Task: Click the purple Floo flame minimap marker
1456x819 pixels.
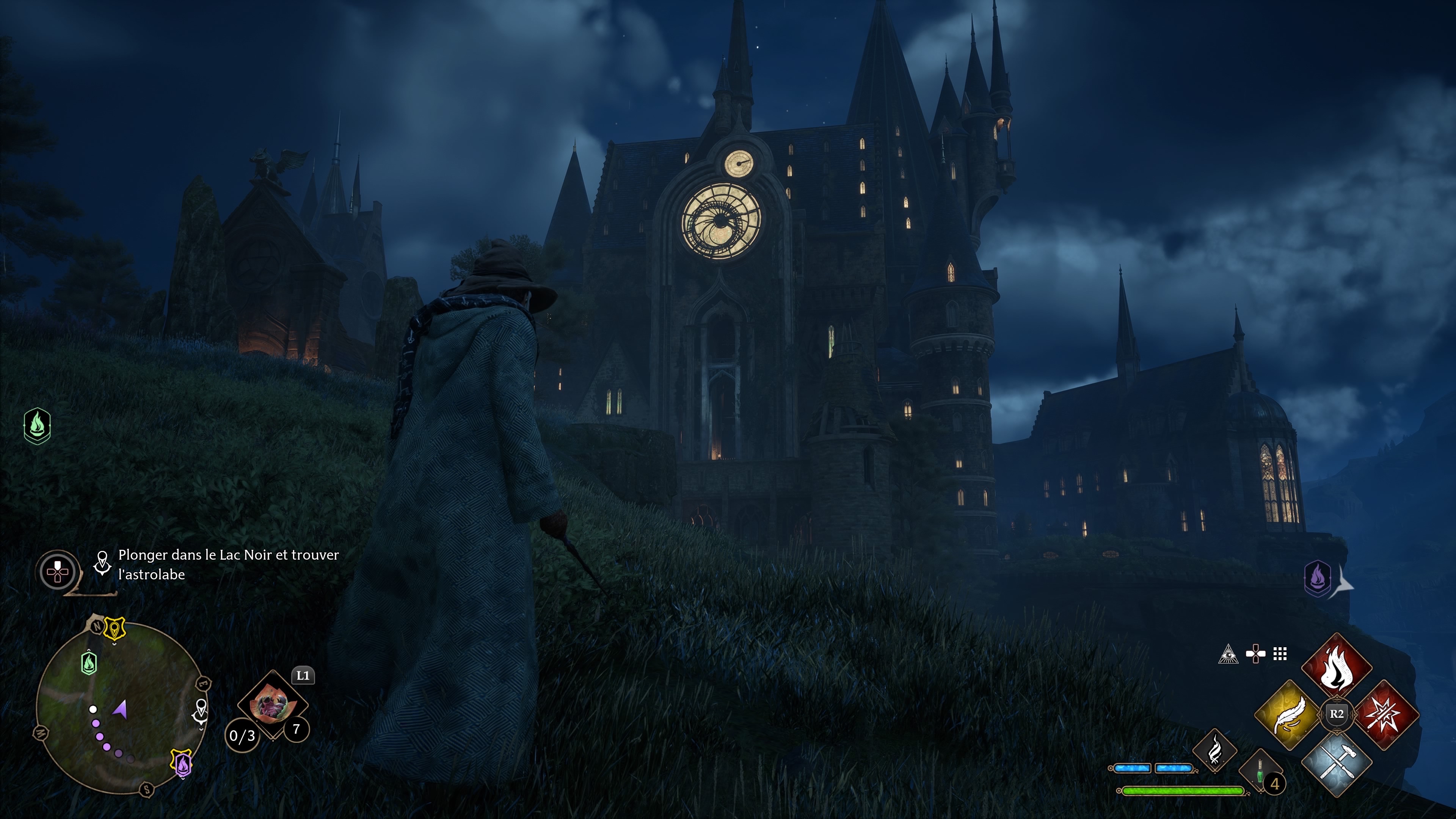Action: point(182,764)
